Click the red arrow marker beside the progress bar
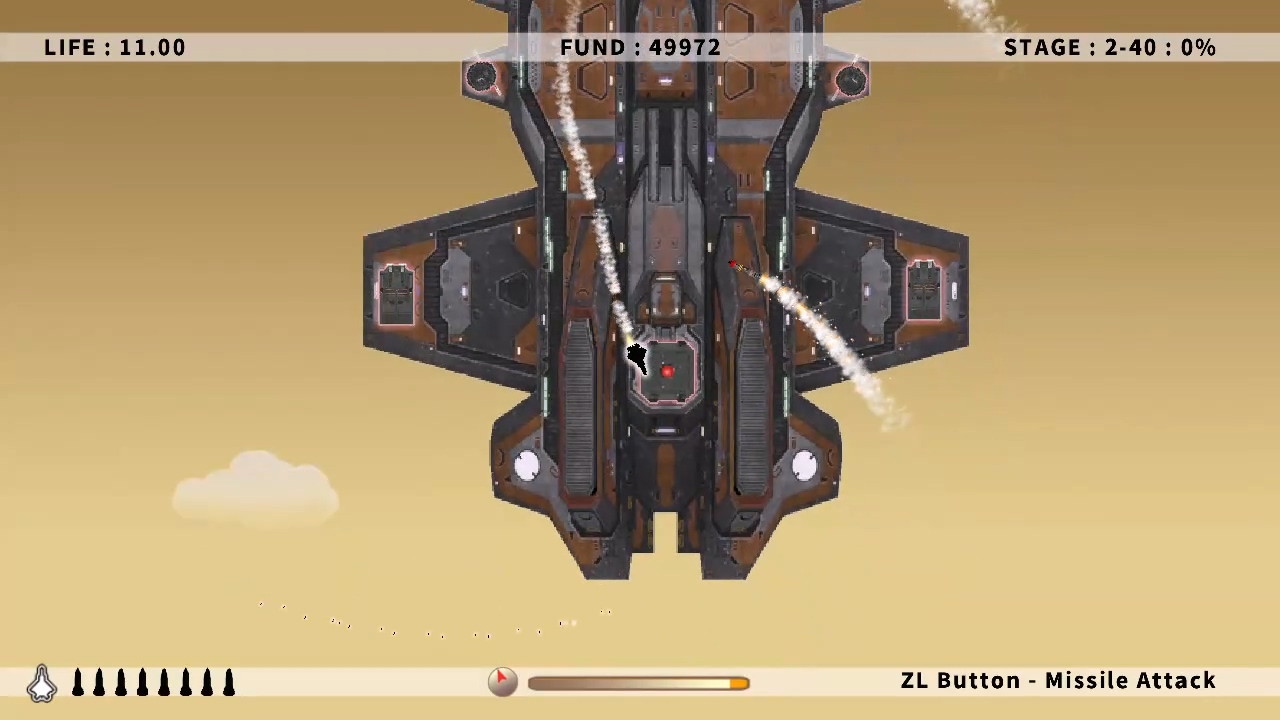Image resolution: width=1280 pixels, height=720 pixels. pyautogui.click(x=502, y=678)
